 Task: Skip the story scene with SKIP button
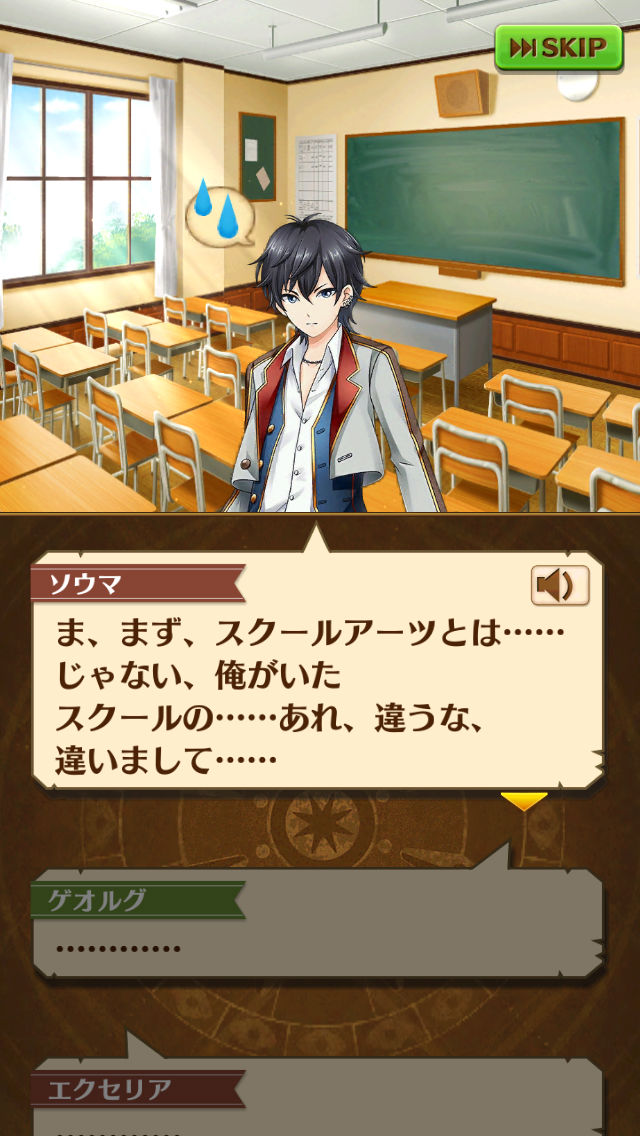558,48
